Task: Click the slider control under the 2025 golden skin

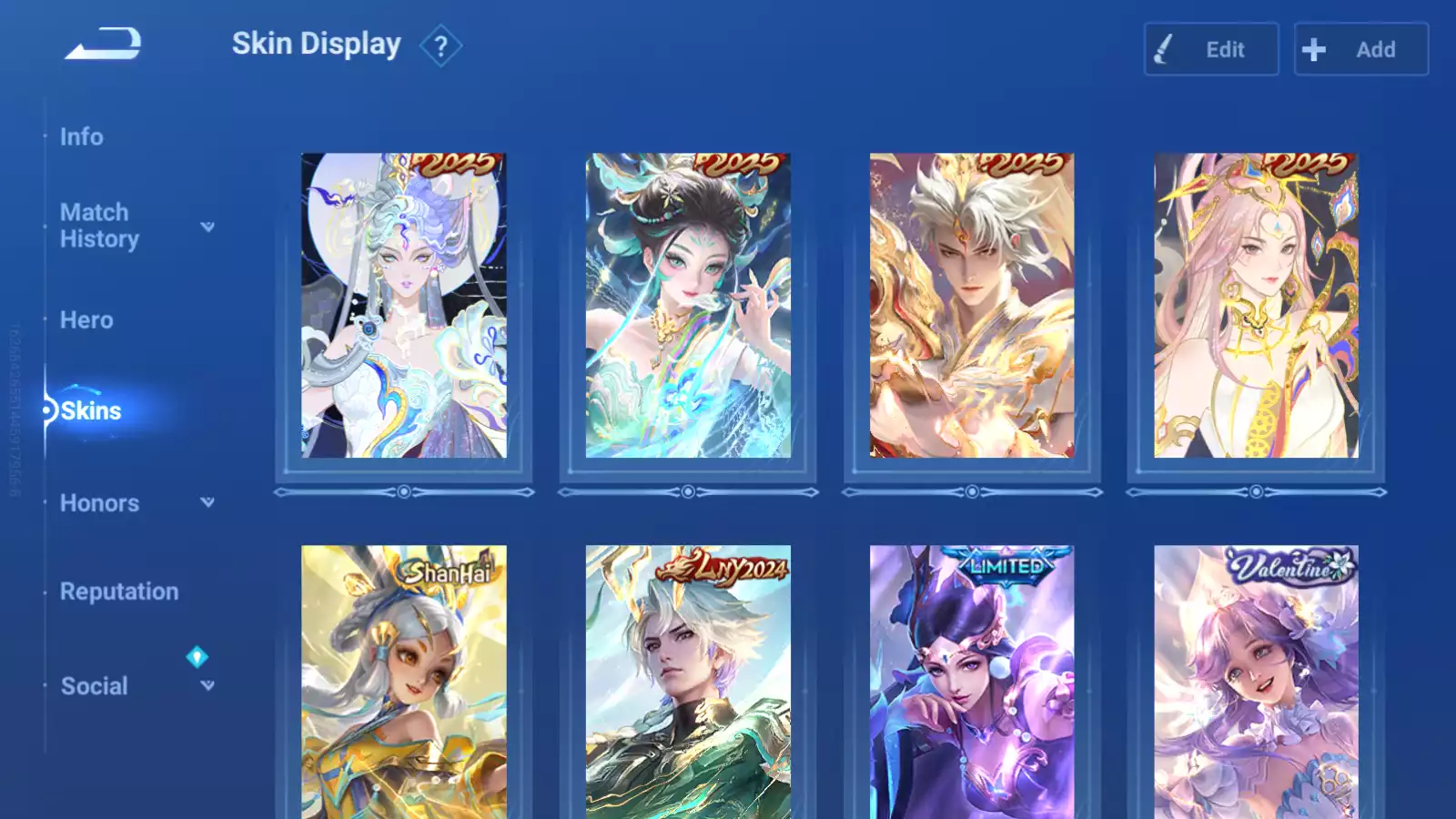Action: click(x=971, y=492)
